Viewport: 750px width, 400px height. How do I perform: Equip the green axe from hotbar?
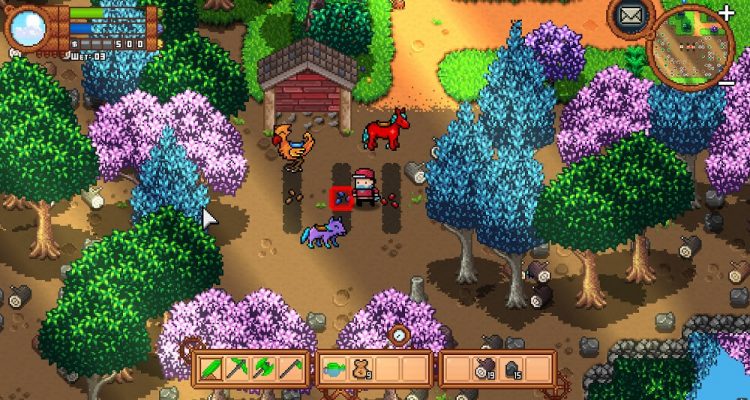click(x=264, y=369)
